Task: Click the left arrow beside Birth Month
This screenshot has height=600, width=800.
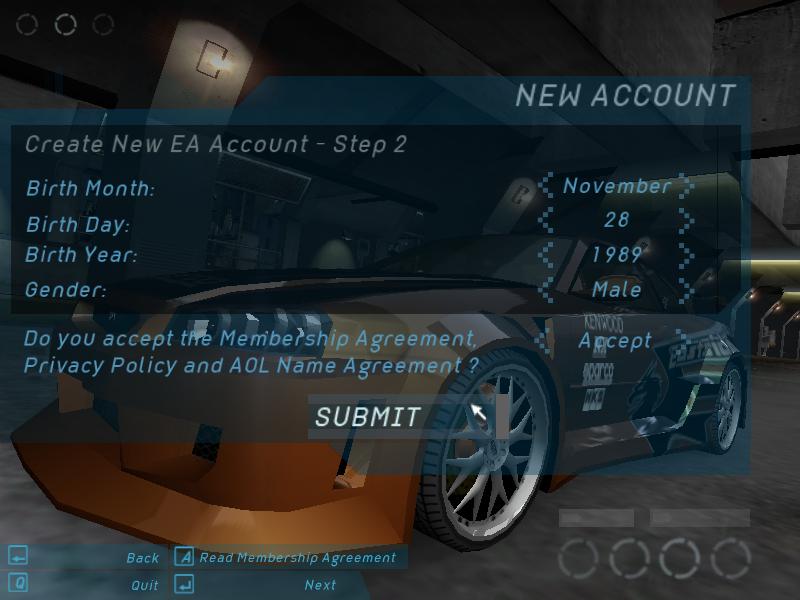Action: click(x=546, y=186)
